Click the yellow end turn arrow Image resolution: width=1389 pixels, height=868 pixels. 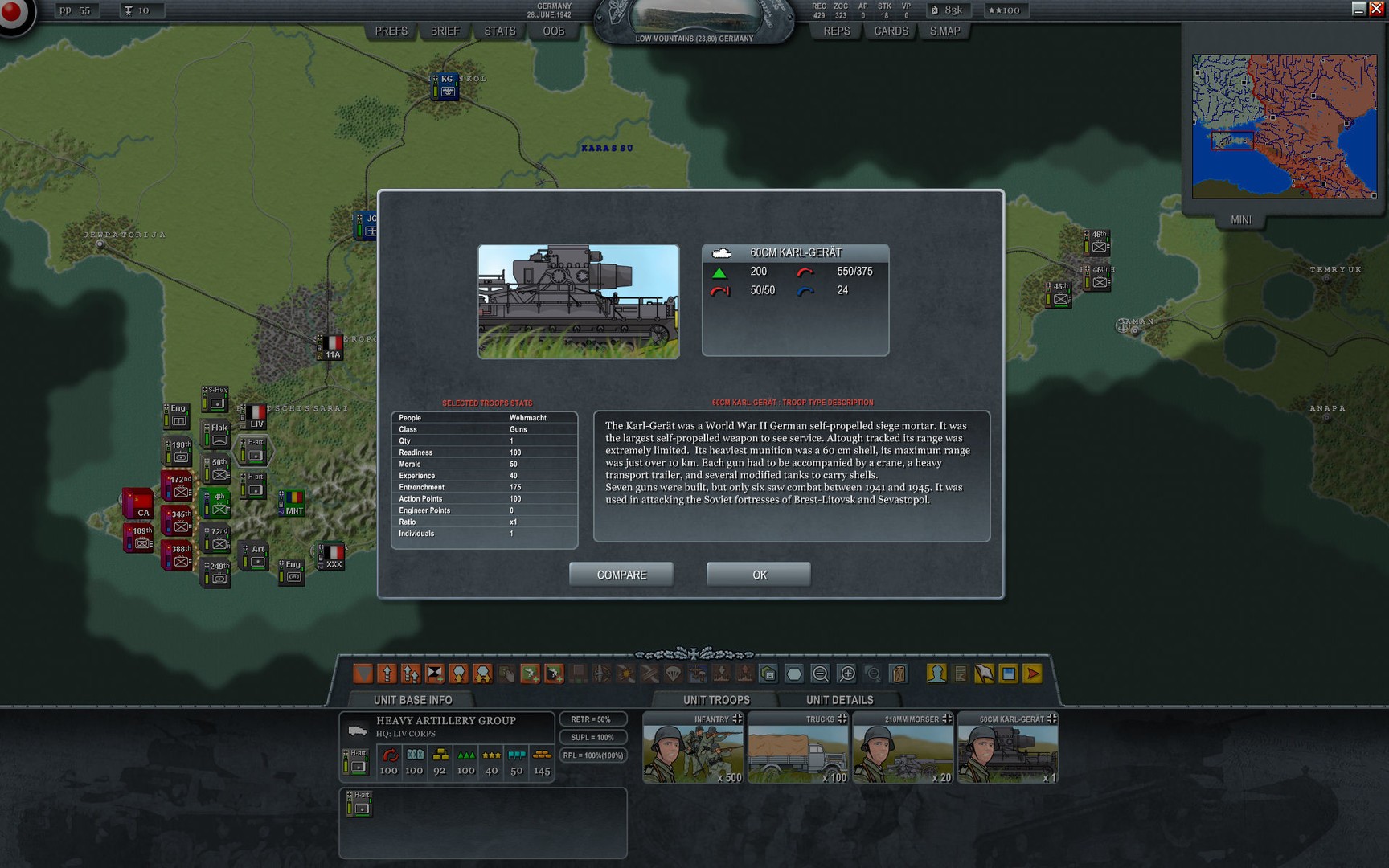click(1033, 674)
